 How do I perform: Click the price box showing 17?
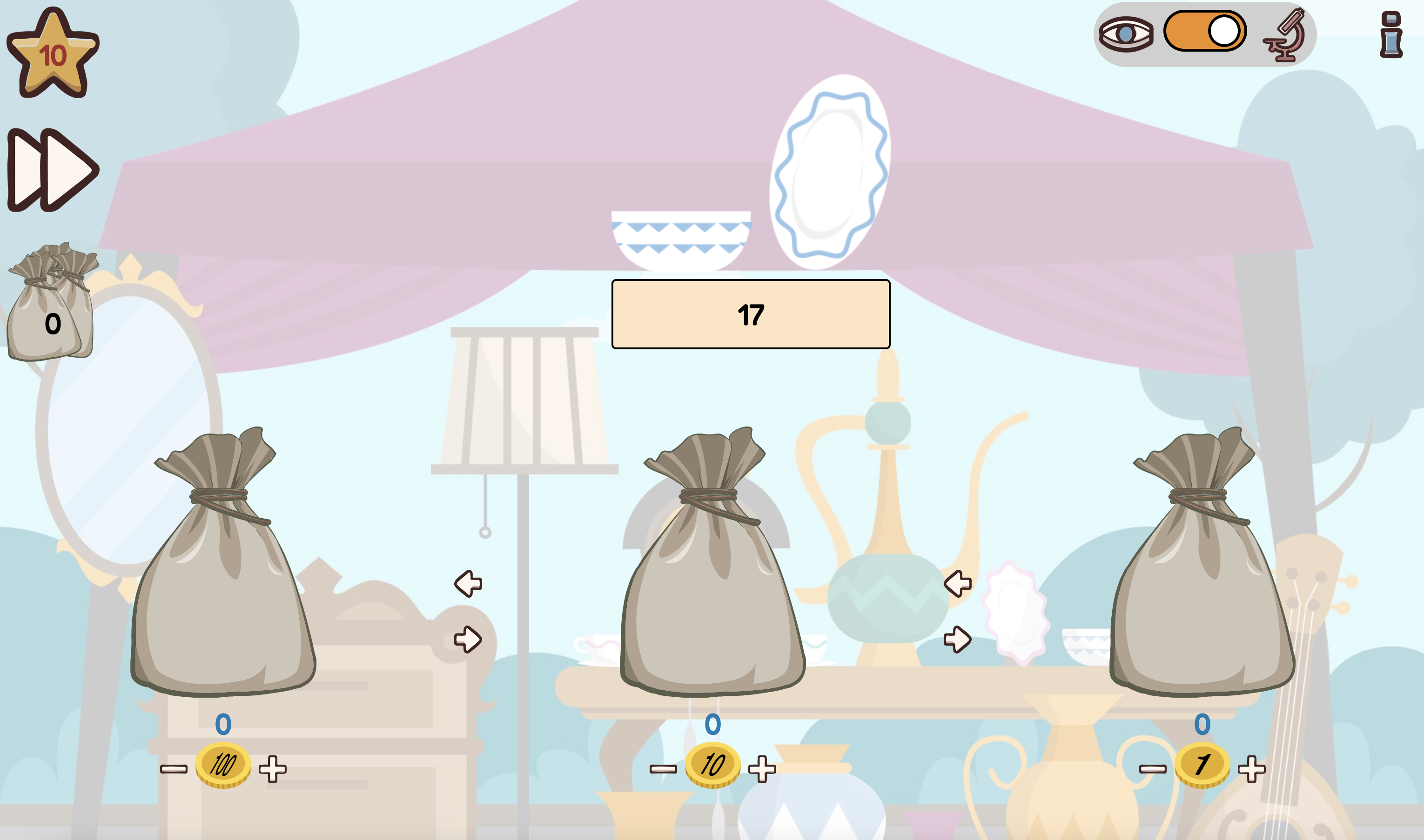pyautogui.click(x=751, y=314)
